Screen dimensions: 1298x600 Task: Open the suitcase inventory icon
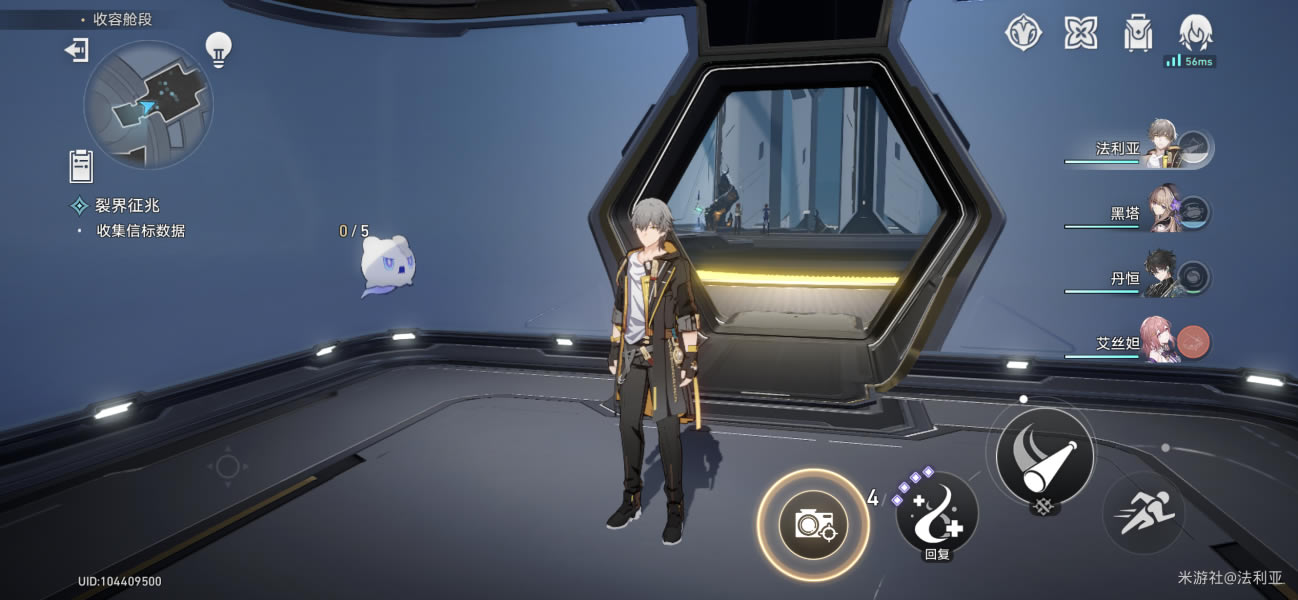(1137, 33)
